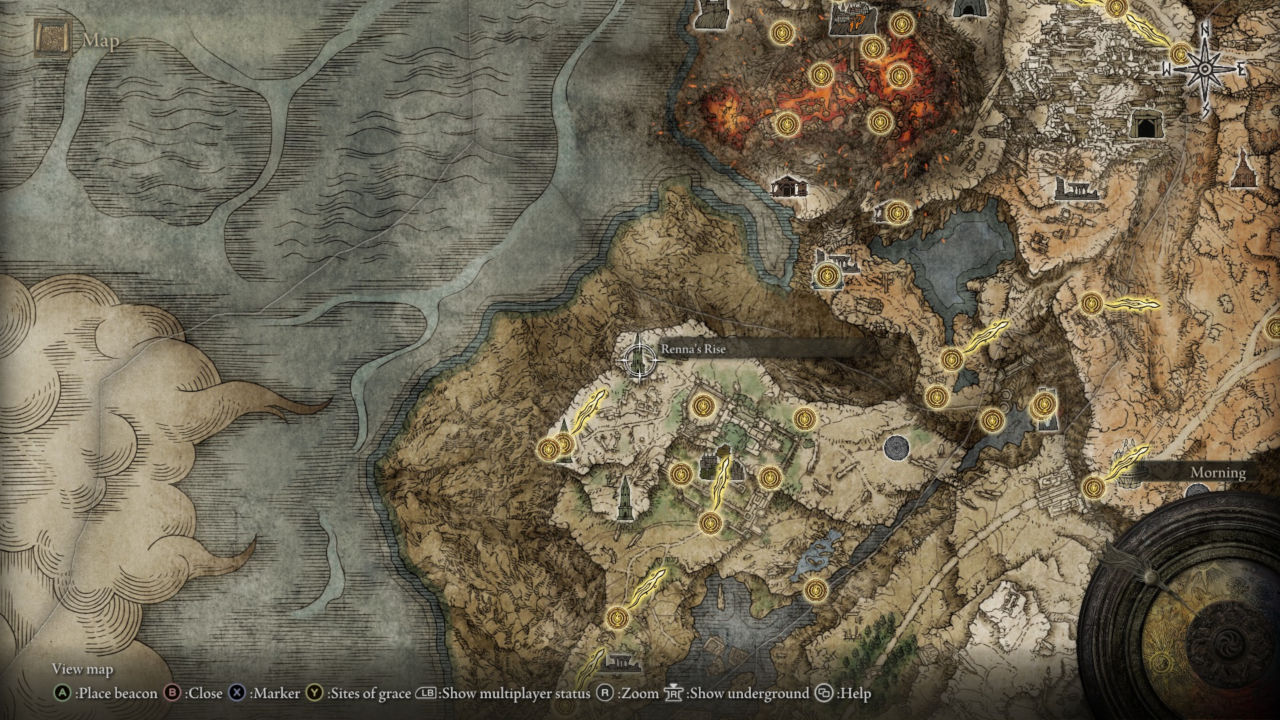Screen dimensions: 1280x720
Task: Click the compass rose near the top-right corner
Action: [1203, 69]
